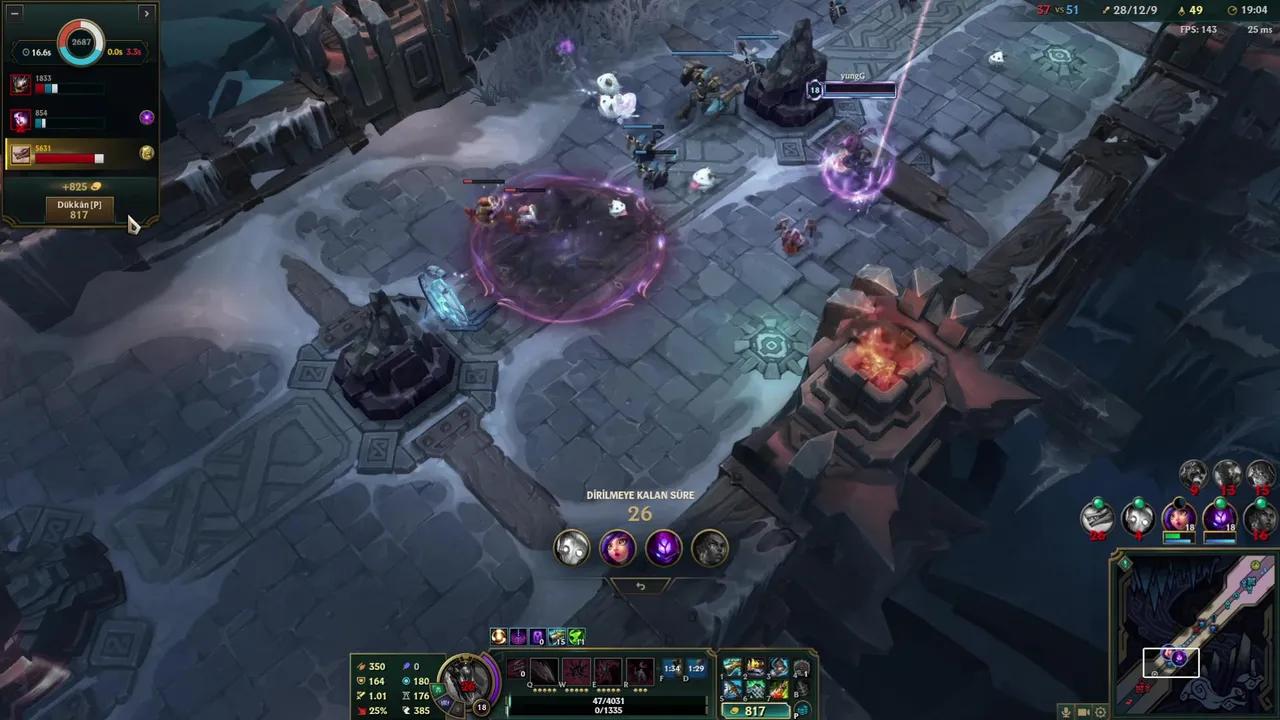Image resolution: width=1280 pixels, height=720 pixels.
Task: Click the gold coin icon beside 817
Action: tap(736, 711)
